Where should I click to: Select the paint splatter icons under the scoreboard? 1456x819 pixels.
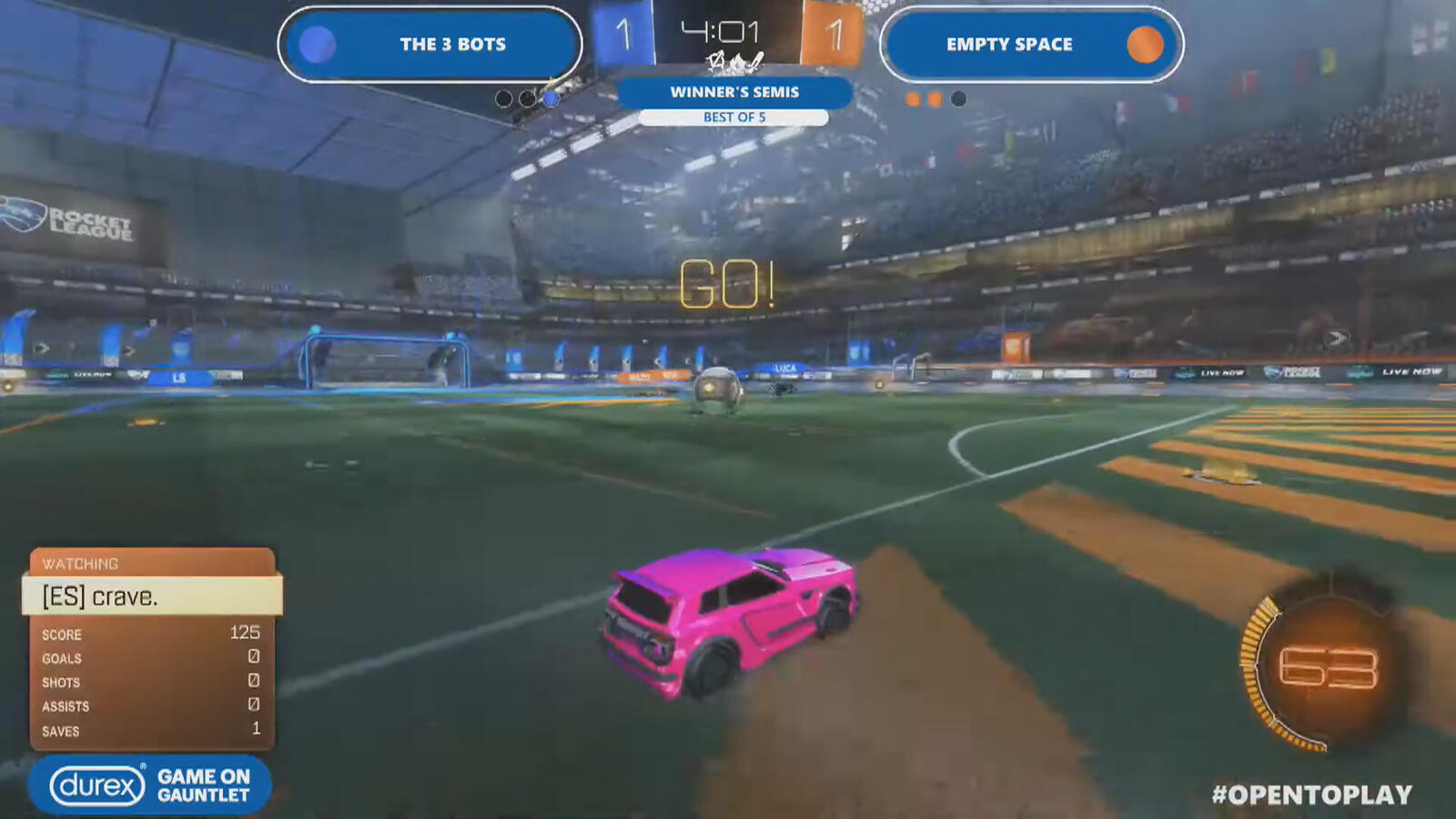pos(733,62)
